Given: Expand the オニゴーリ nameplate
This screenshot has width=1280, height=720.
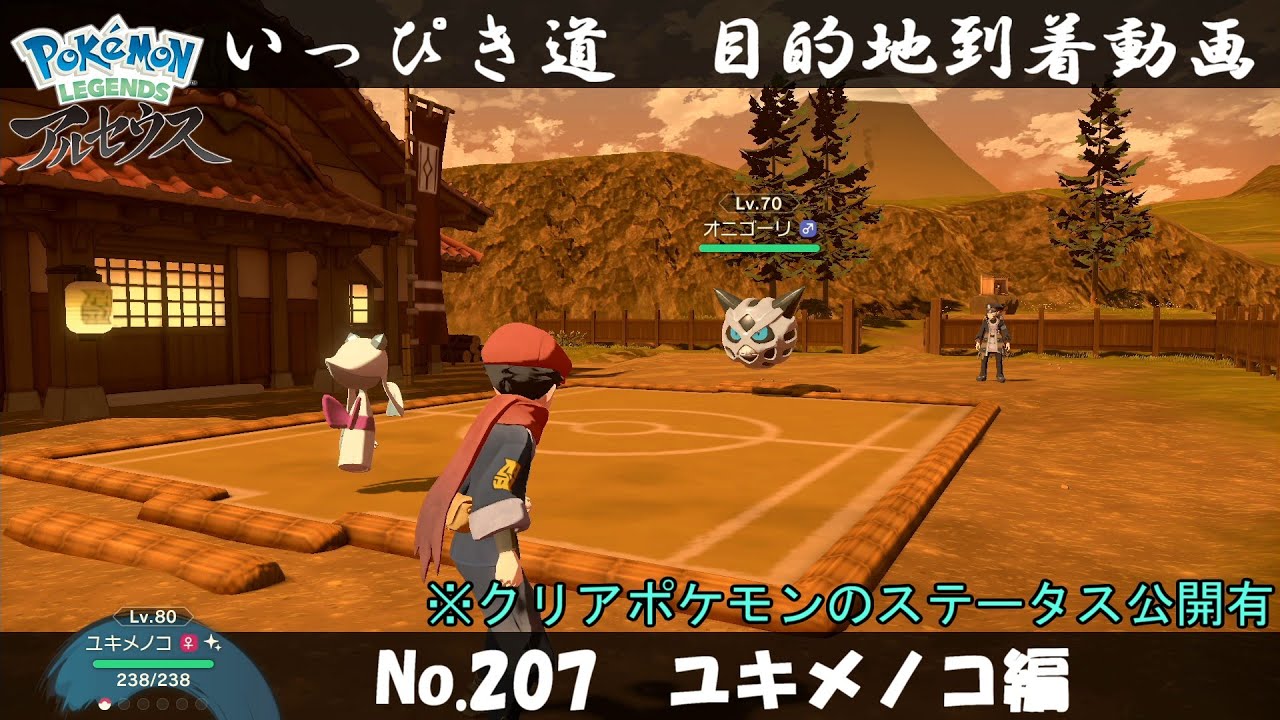Looking at the screenshot, I should pyautogui.click(x=748, y=228).
